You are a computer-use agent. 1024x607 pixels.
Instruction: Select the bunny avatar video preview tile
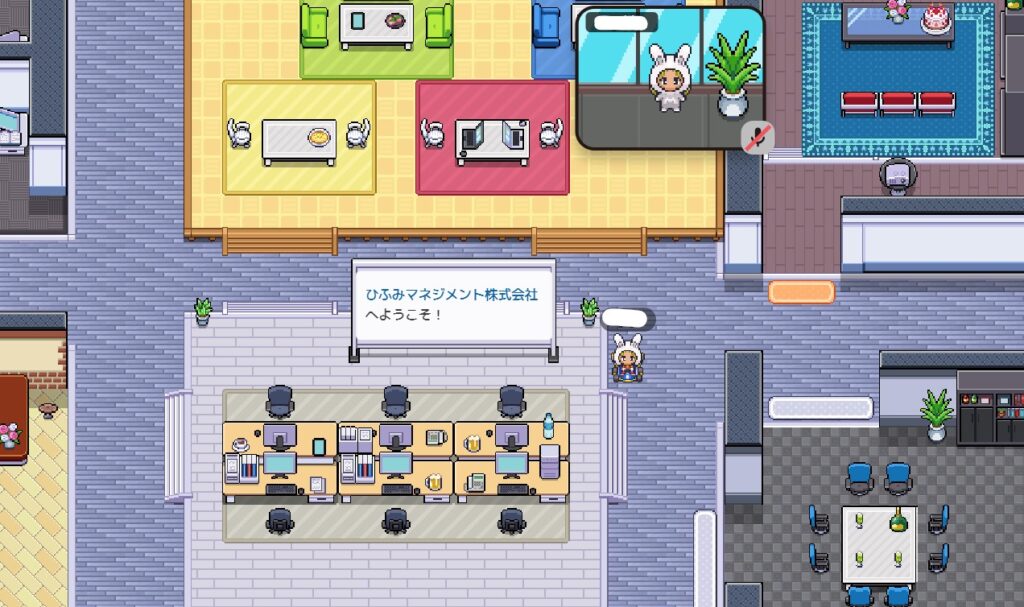[670, 78]
